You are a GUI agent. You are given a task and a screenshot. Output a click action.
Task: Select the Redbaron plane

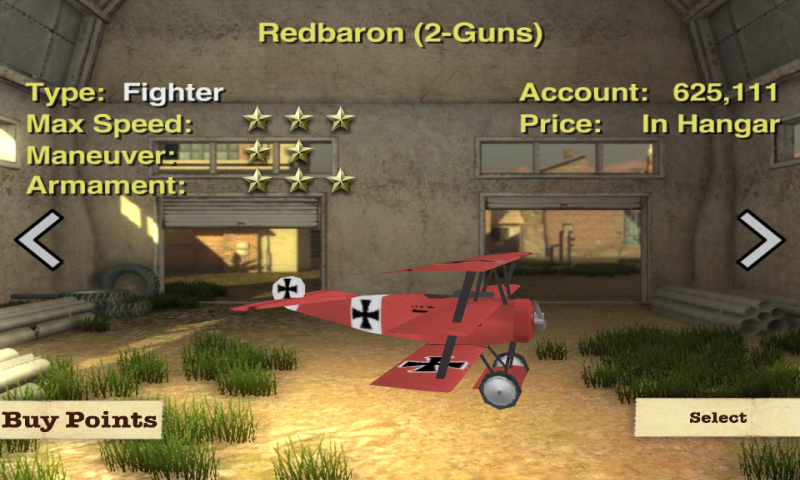coord(717,418)
